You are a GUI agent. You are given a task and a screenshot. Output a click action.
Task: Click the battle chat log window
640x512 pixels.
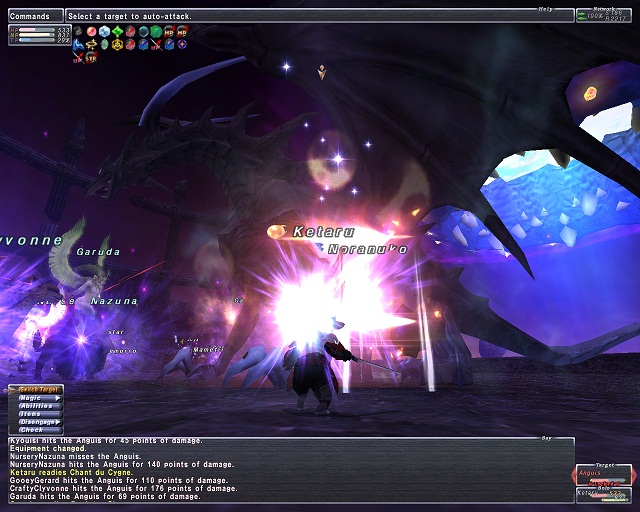[x=290, y=468]
